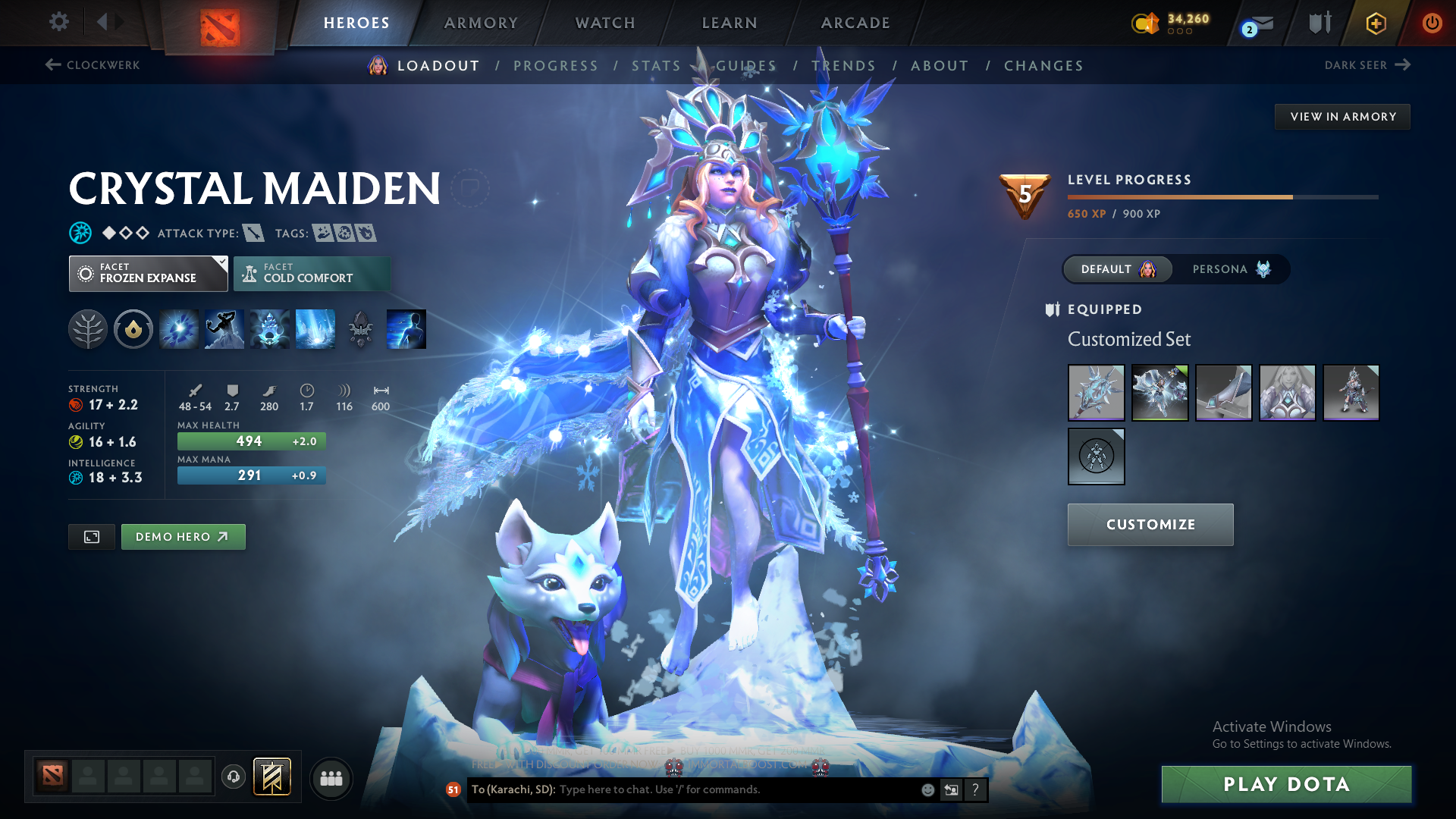Click the Aghanim's Scepter upgrade icon
The image size is (1456, 819).
360,329
